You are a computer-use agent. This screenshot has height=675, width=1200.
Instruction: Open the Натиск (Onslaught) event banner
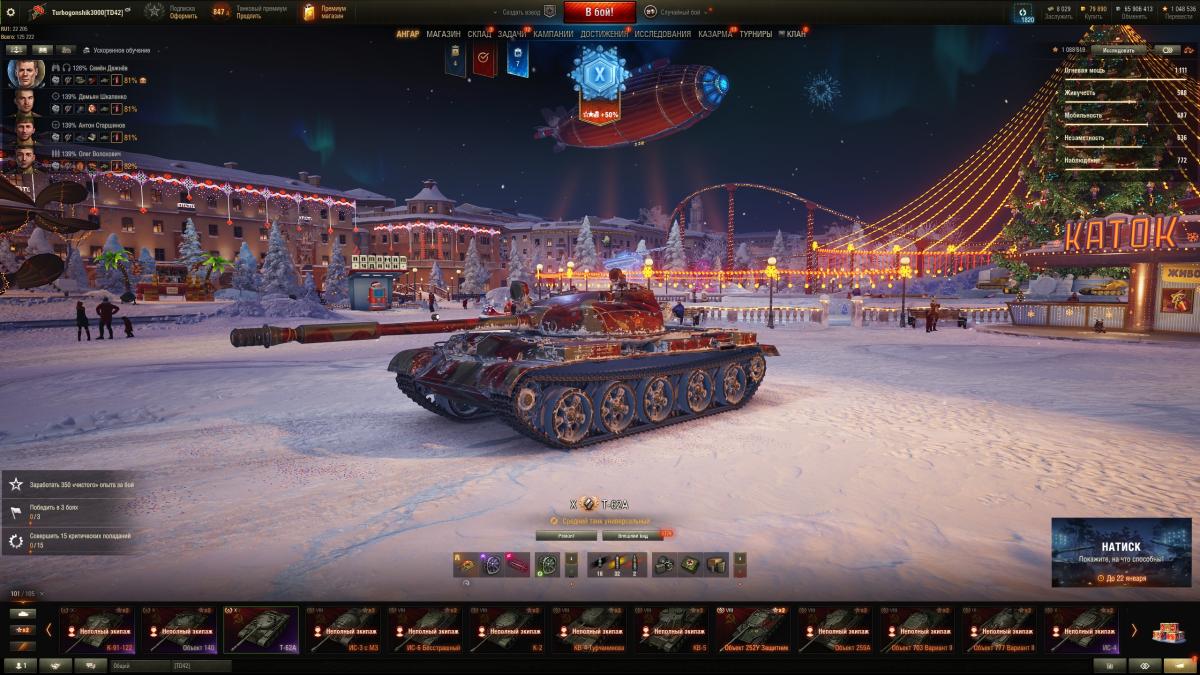[1120, 552]
